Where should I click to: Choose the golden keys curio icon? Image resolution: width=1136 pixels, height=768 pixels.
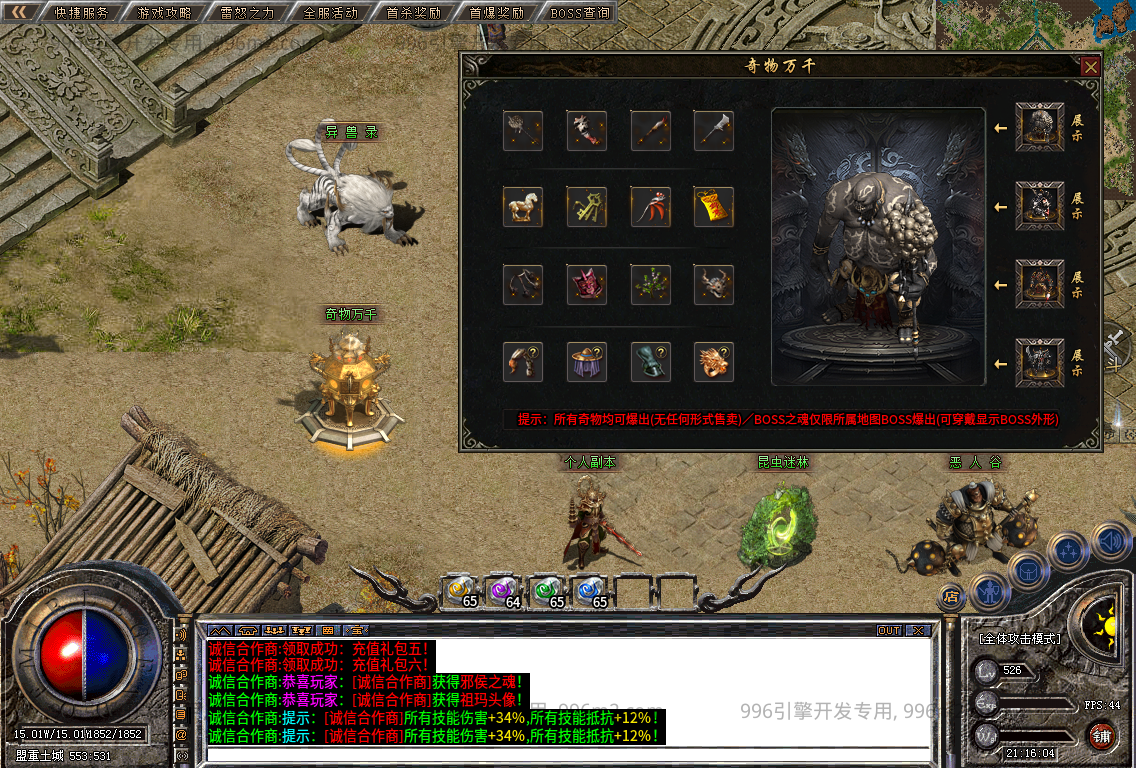coord(587,207)
